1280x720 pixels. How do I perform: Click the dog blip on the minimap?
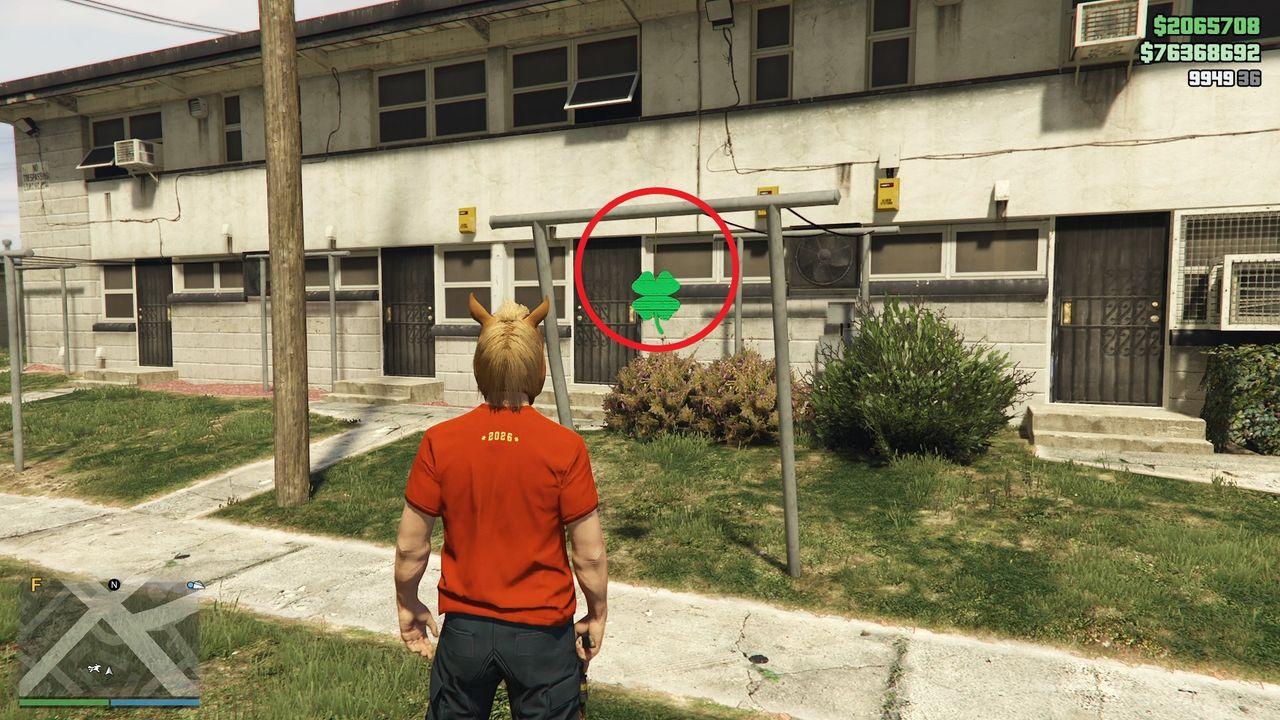click(94, 668)
